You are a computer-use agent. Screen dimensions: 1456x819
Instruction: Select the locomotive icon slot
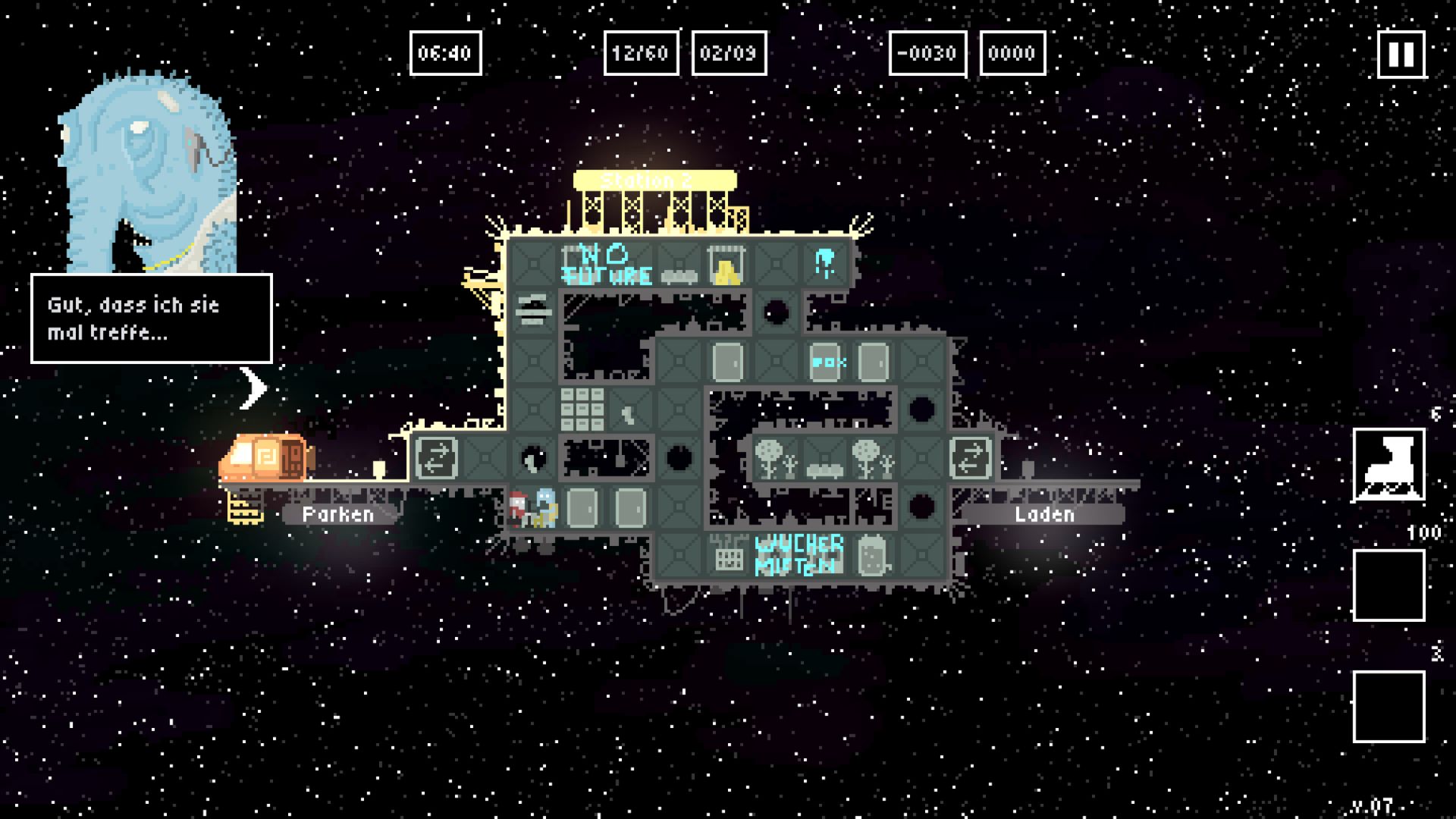coord(1389,465)
